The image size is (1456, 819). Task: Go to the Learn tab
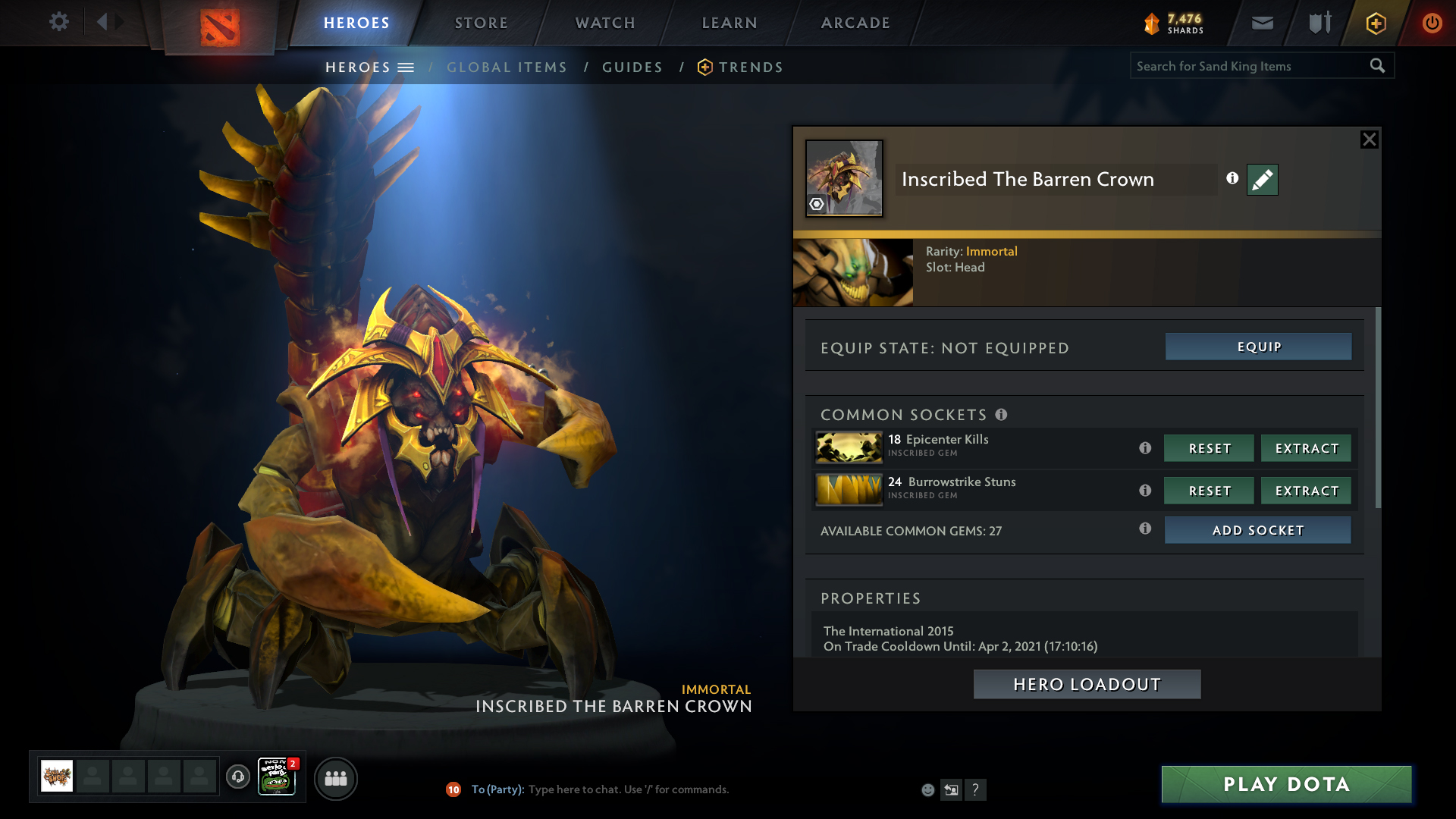pos(730,23)
